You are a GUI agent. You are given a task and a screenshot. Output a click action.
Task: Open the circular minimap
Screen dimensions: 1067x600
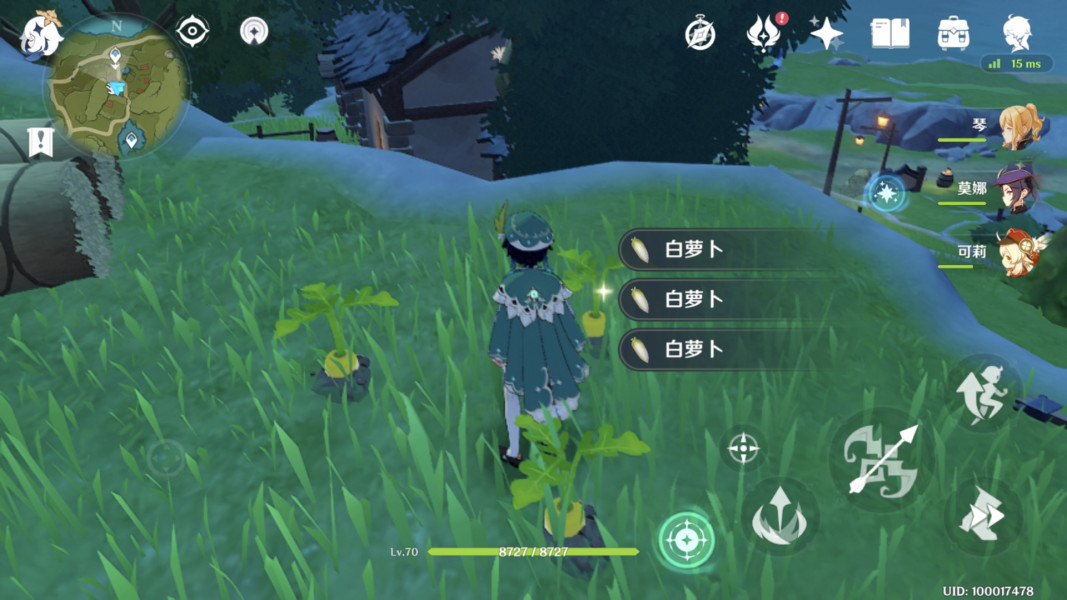click(x=116, y=88)
